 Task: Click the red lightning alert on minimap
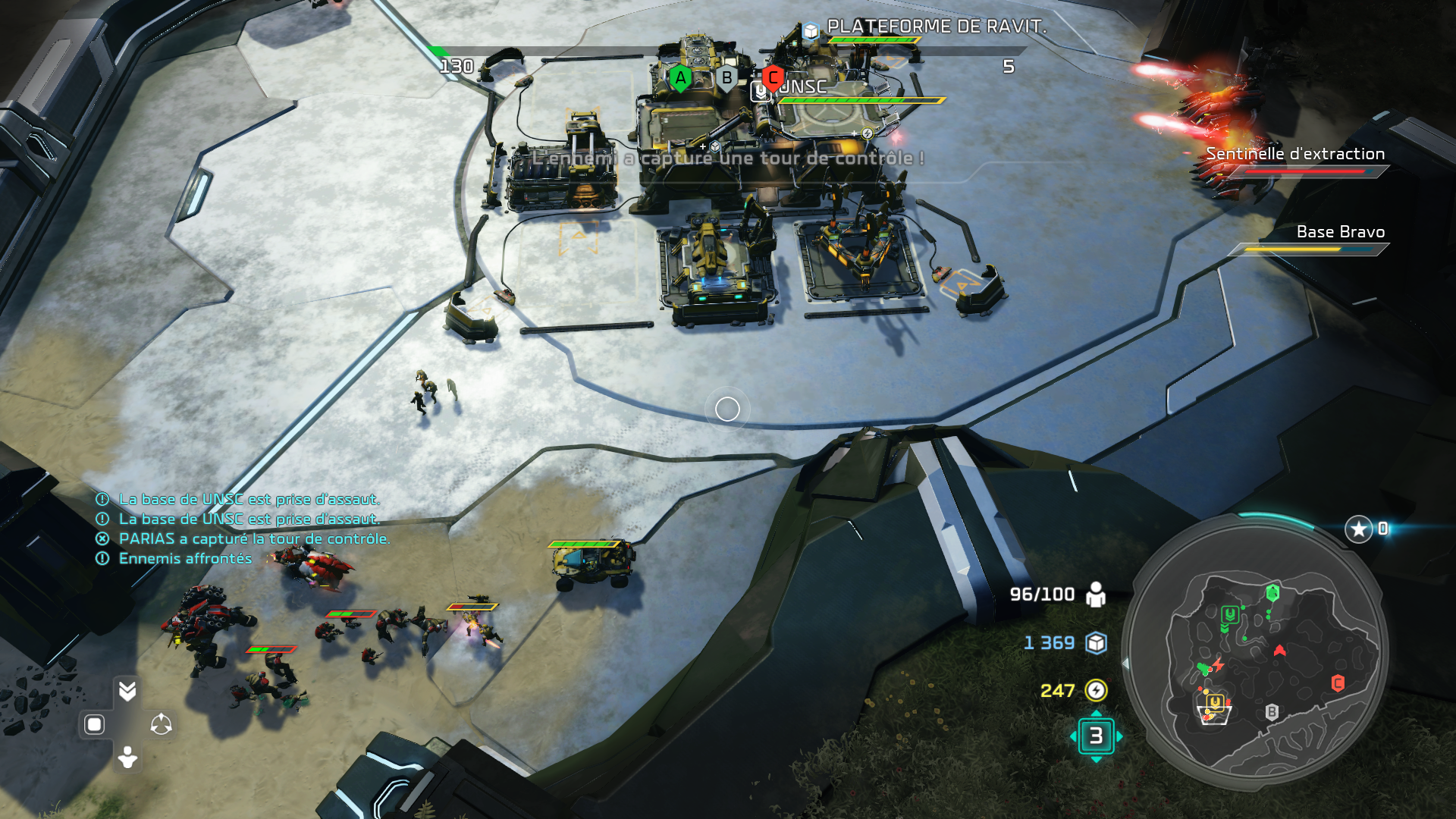1218,665
